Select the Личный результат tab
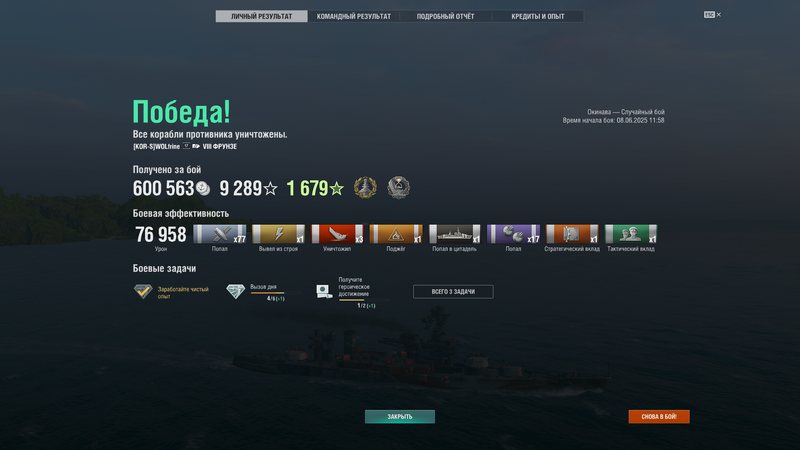800x450 pixels. click(x=262, y=16)
